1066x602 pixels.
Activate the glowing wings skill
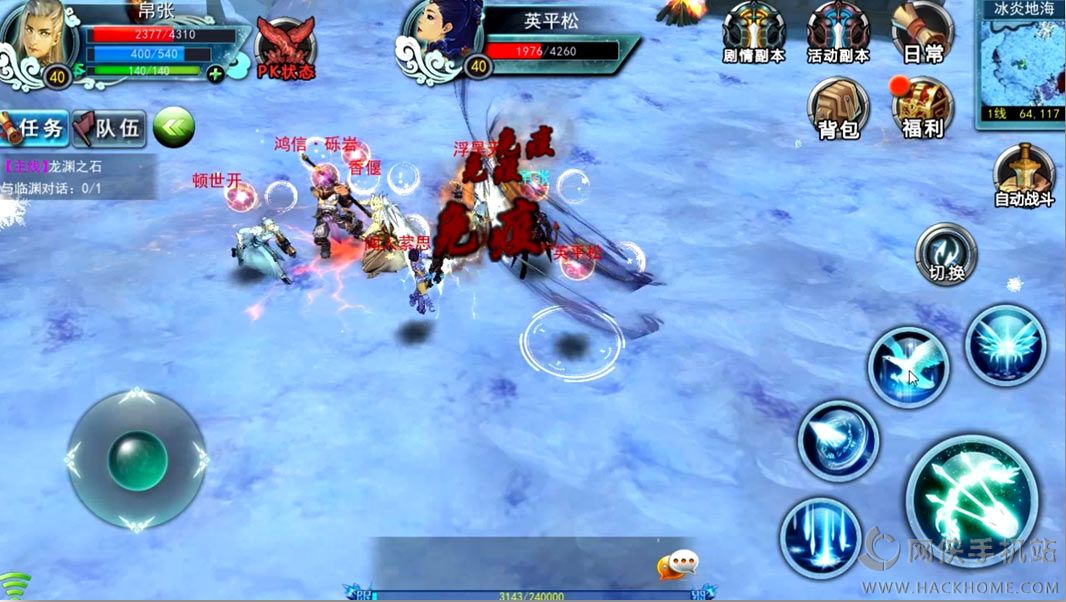point(1005,346)
